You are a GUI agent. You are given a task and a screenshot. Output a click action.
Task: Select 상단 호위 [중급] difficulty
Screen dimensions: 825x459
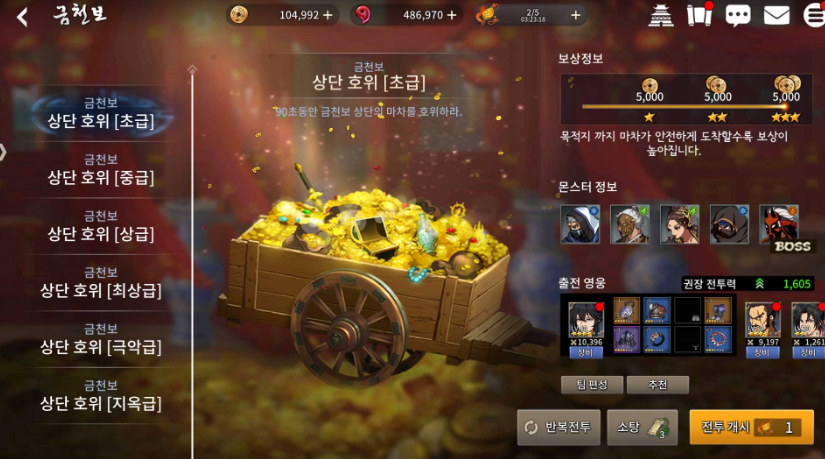pos(100,169)
